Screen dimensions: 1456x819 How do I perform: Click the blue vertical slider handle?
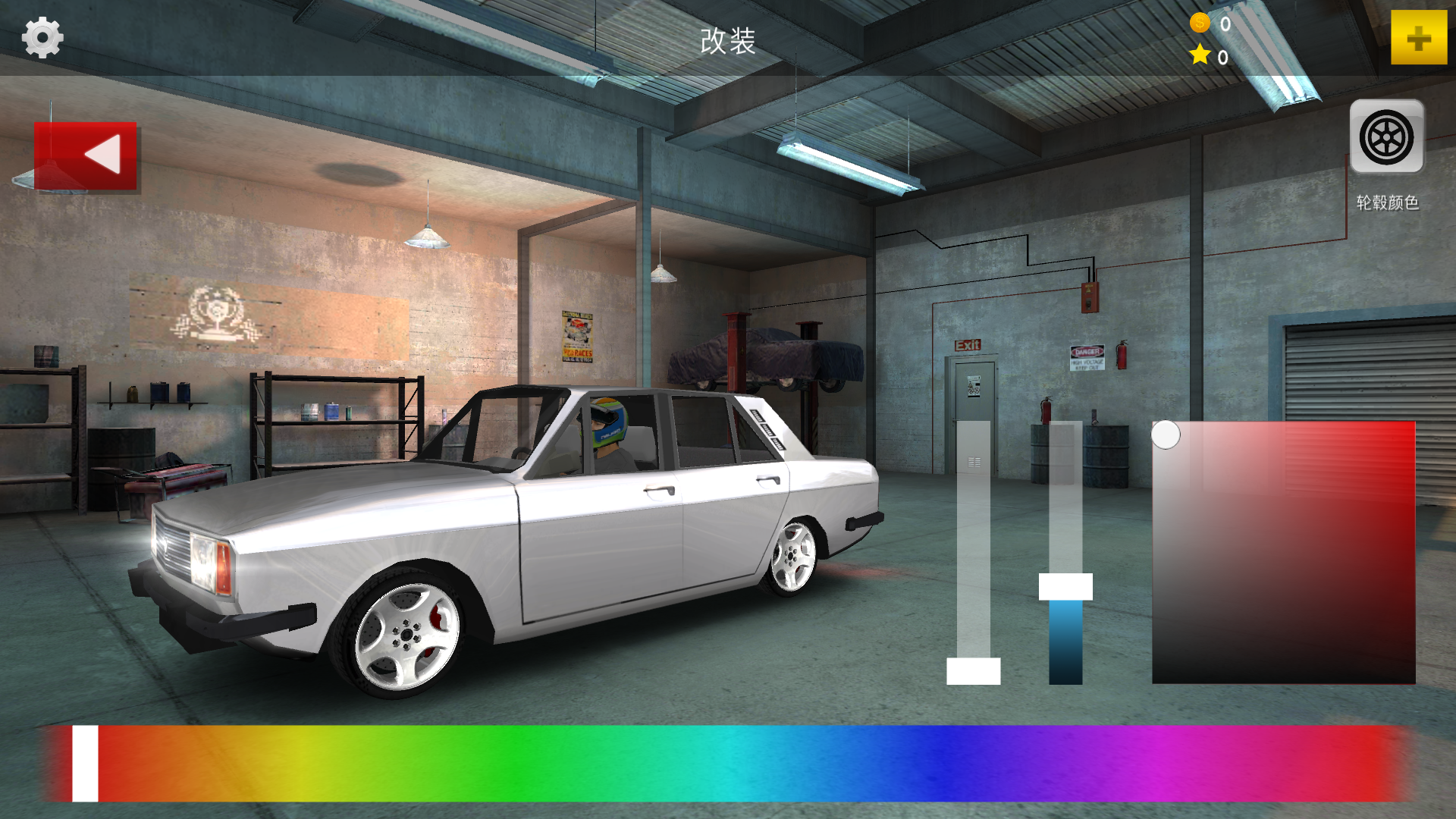click(x=1065, y=587)
